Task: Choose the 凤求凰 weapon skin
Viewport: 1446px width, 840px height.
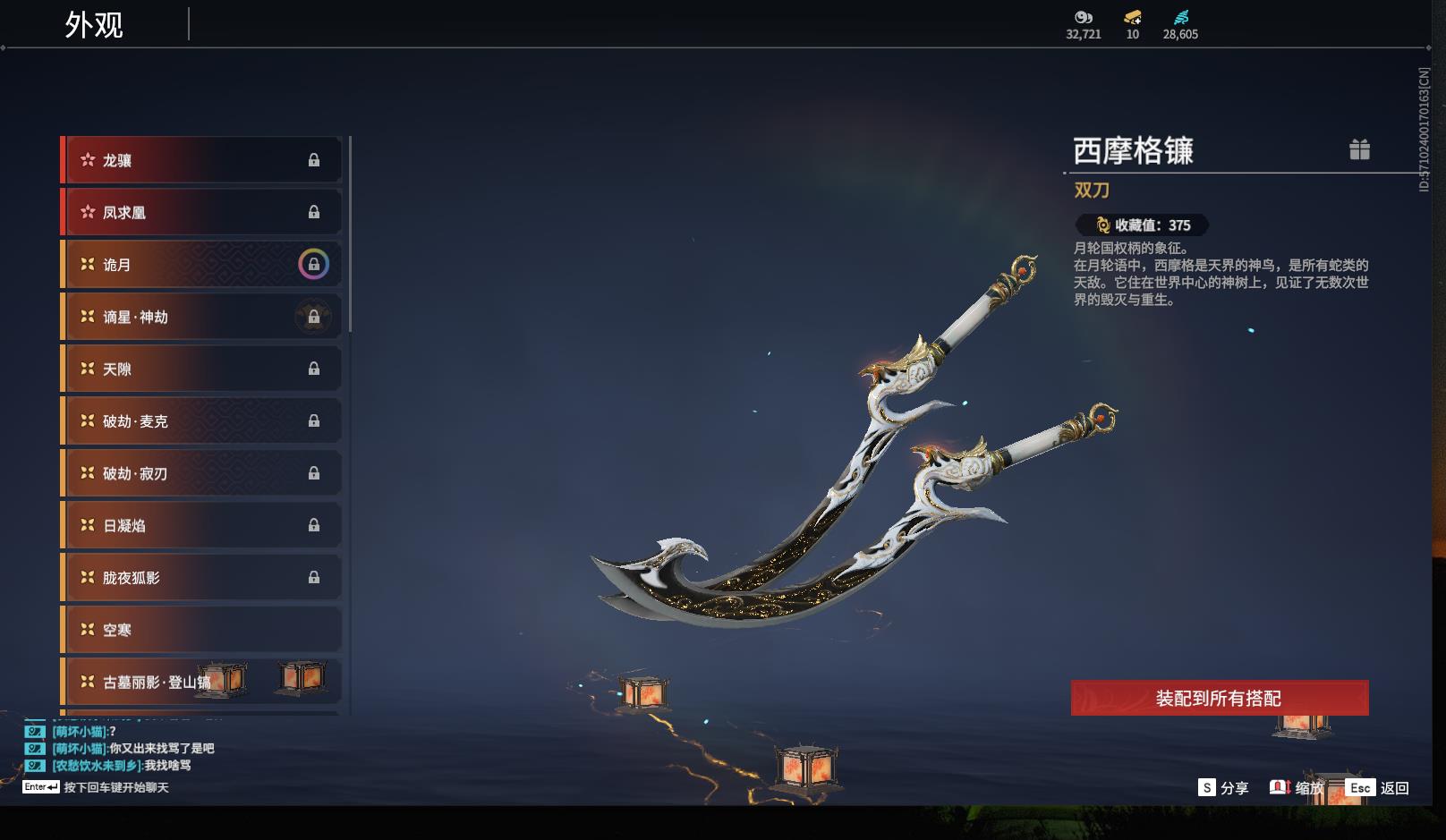Action: (201, 212)
